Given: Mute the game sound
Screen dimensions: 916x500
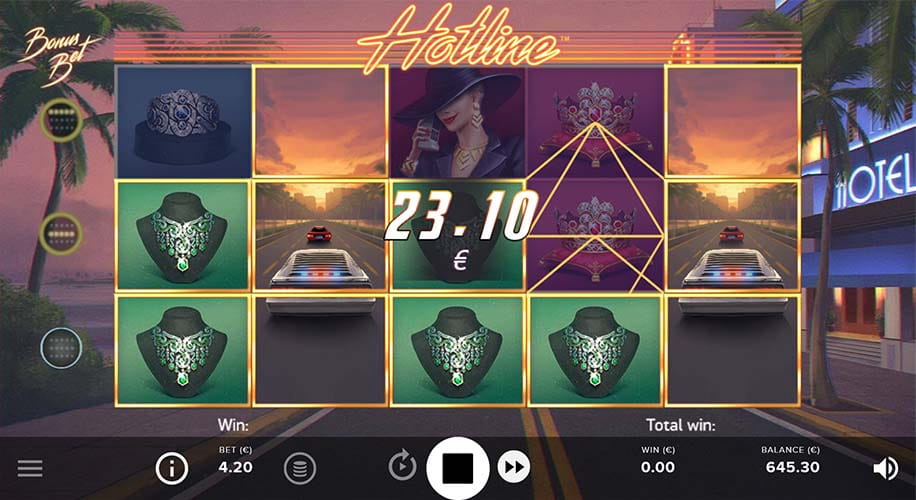Looking at the screenshot, I should pos(884,467).
